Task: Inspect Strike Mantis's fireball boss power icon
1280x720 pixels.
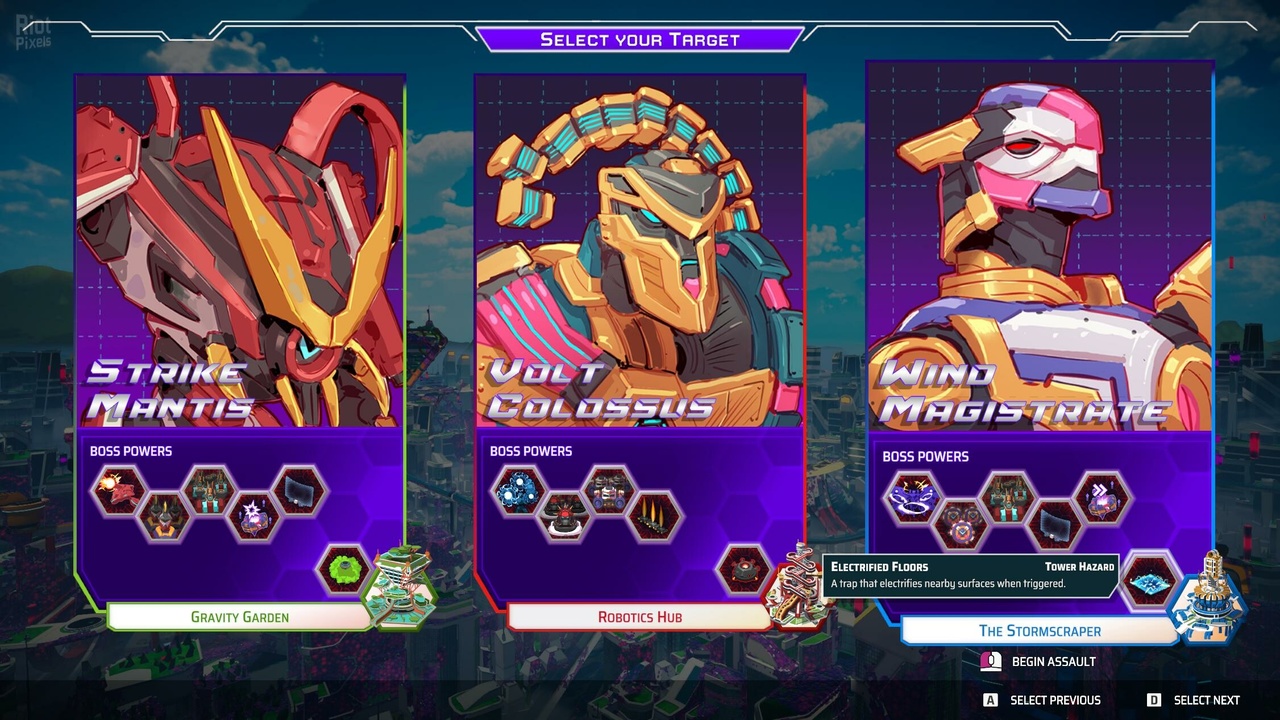Action: coord(119,491)
